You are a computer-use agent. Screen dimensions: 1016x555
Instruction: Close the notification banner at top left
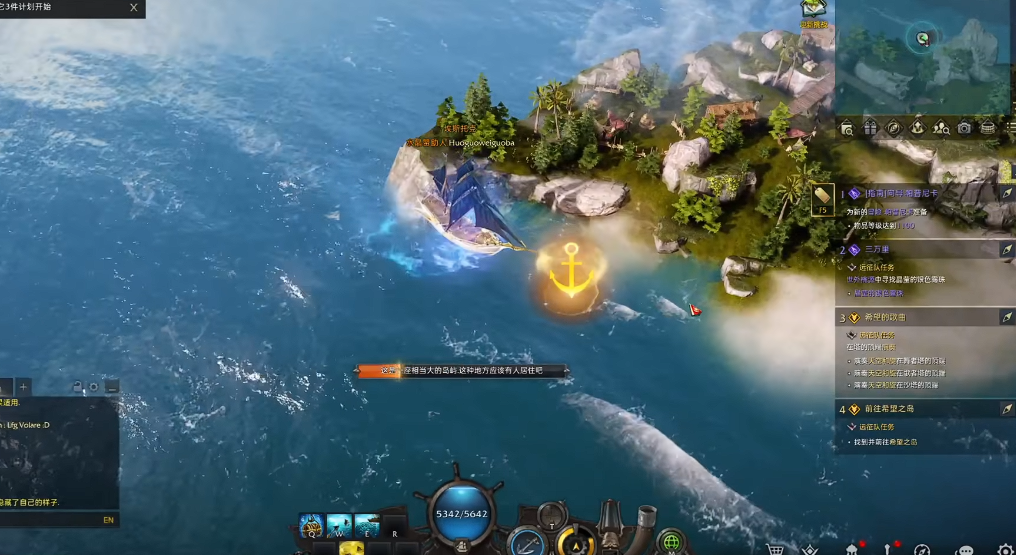tap(135, 8)
